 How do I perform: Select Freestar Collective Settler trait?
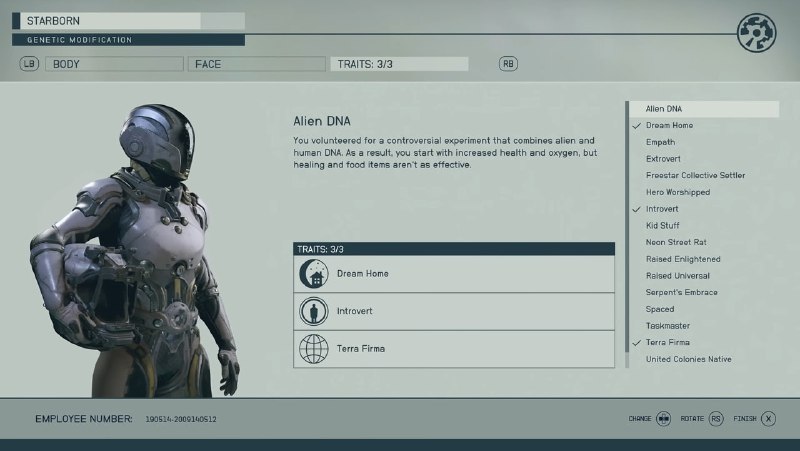pos(695,175)
